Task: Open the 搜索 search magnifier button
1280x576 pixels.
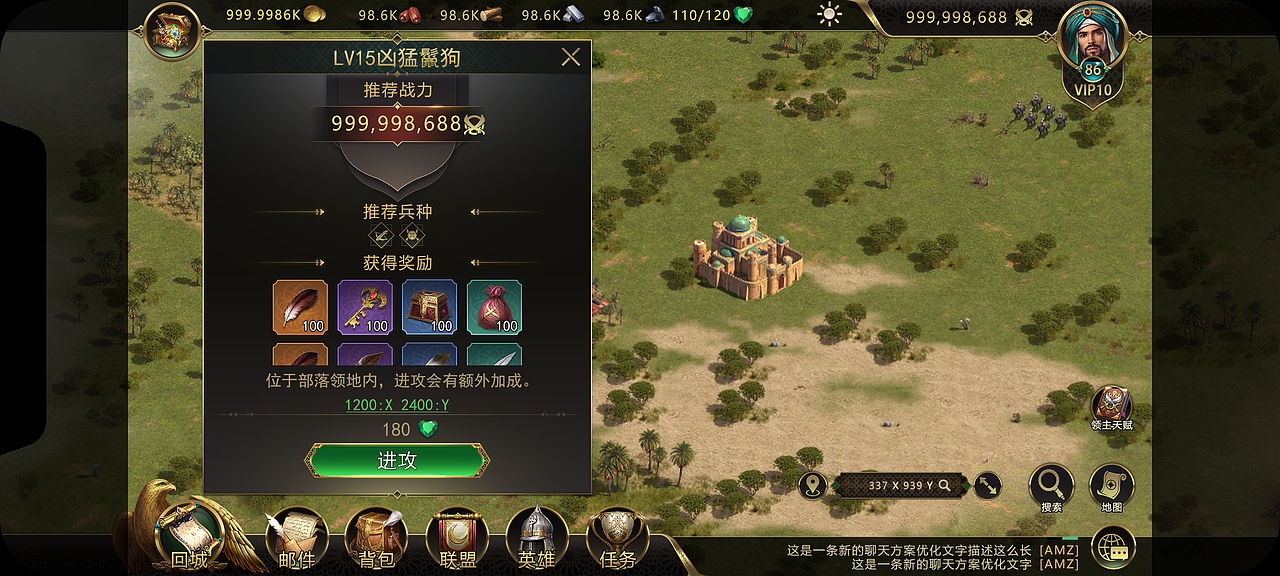Action: coord(1051,487)
